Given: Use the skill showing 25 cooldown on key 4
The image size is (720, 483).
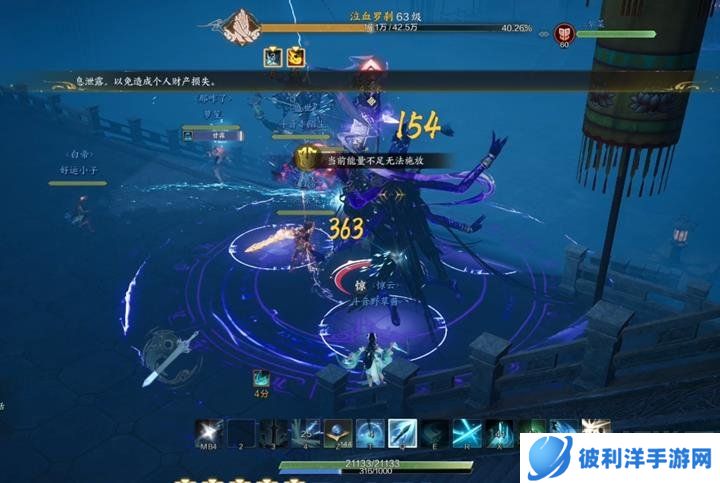Looking at the screenshot, I should (x=306, y=432).
